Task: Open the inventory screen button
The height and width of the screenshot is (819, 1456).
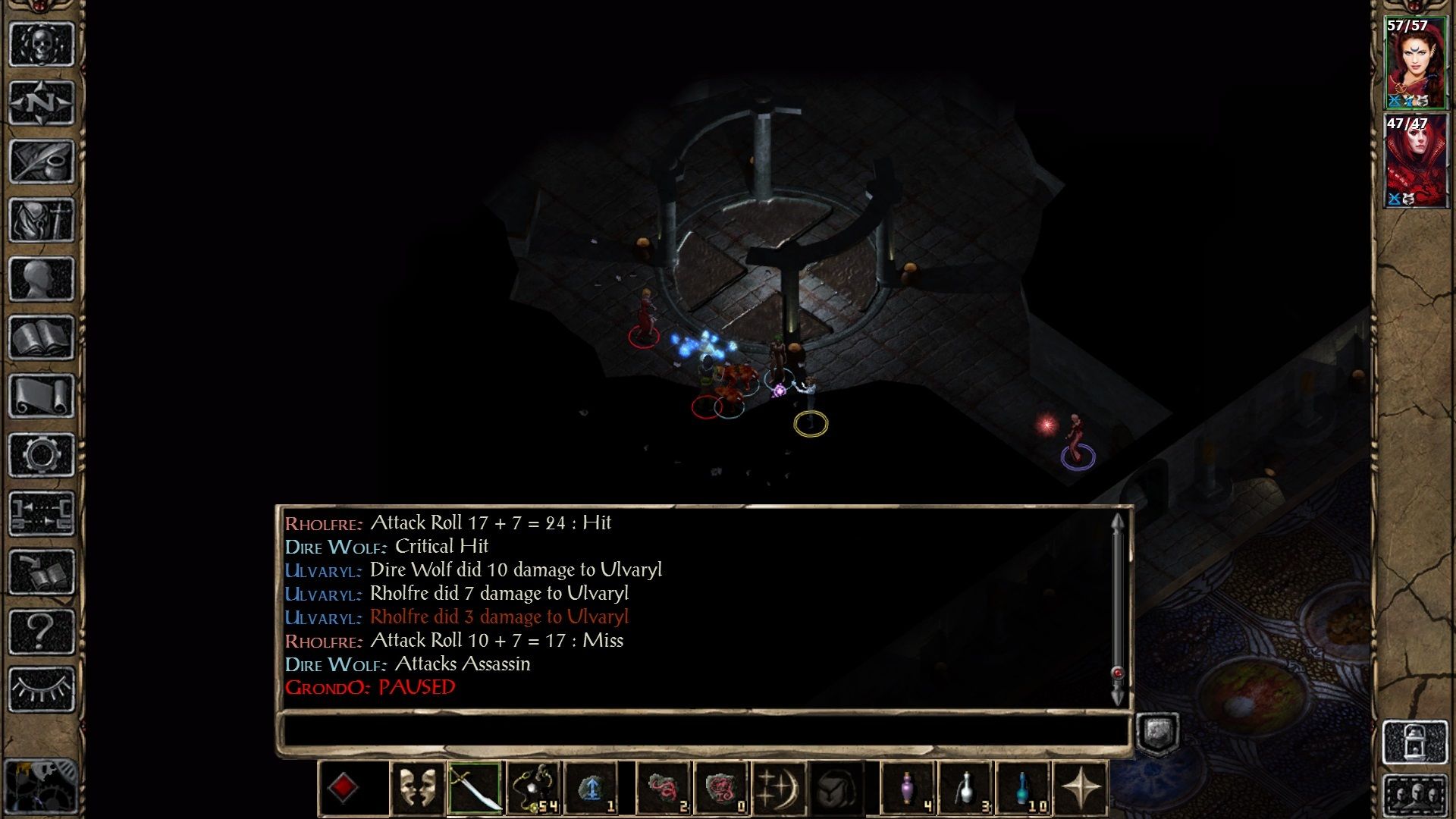Action: (x=42, y=220)
